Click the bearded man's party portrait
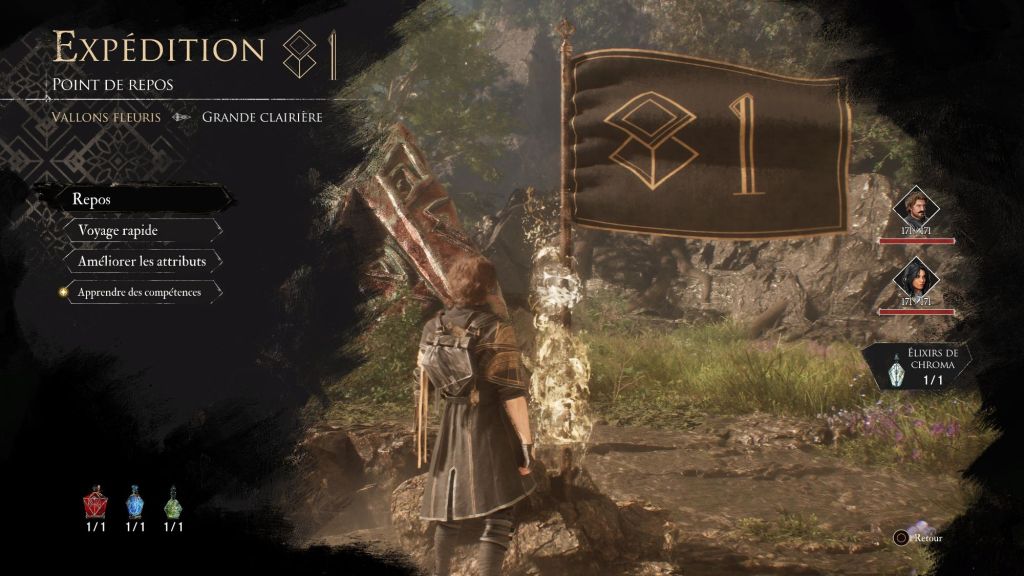This screenshot has width=1024, height=576. [915, 209]
